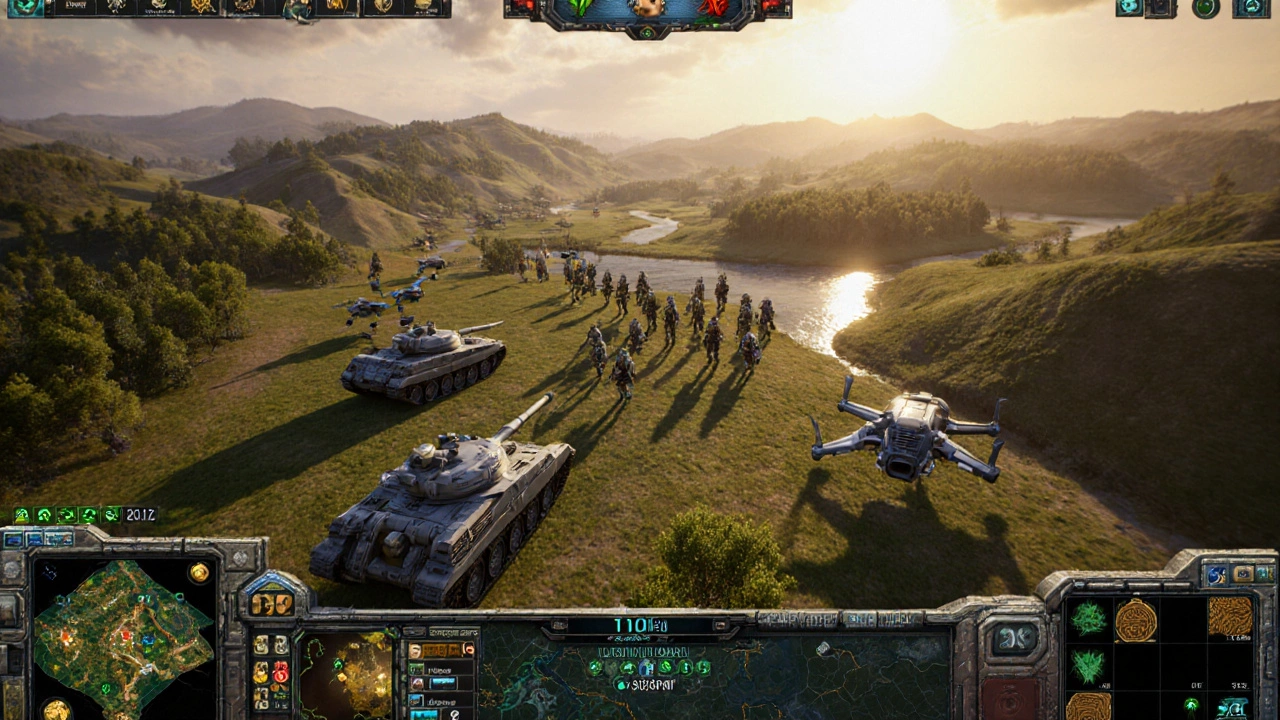Activate the glowing green orb command
This screenshot has width=1280, height=720.
1192,704
